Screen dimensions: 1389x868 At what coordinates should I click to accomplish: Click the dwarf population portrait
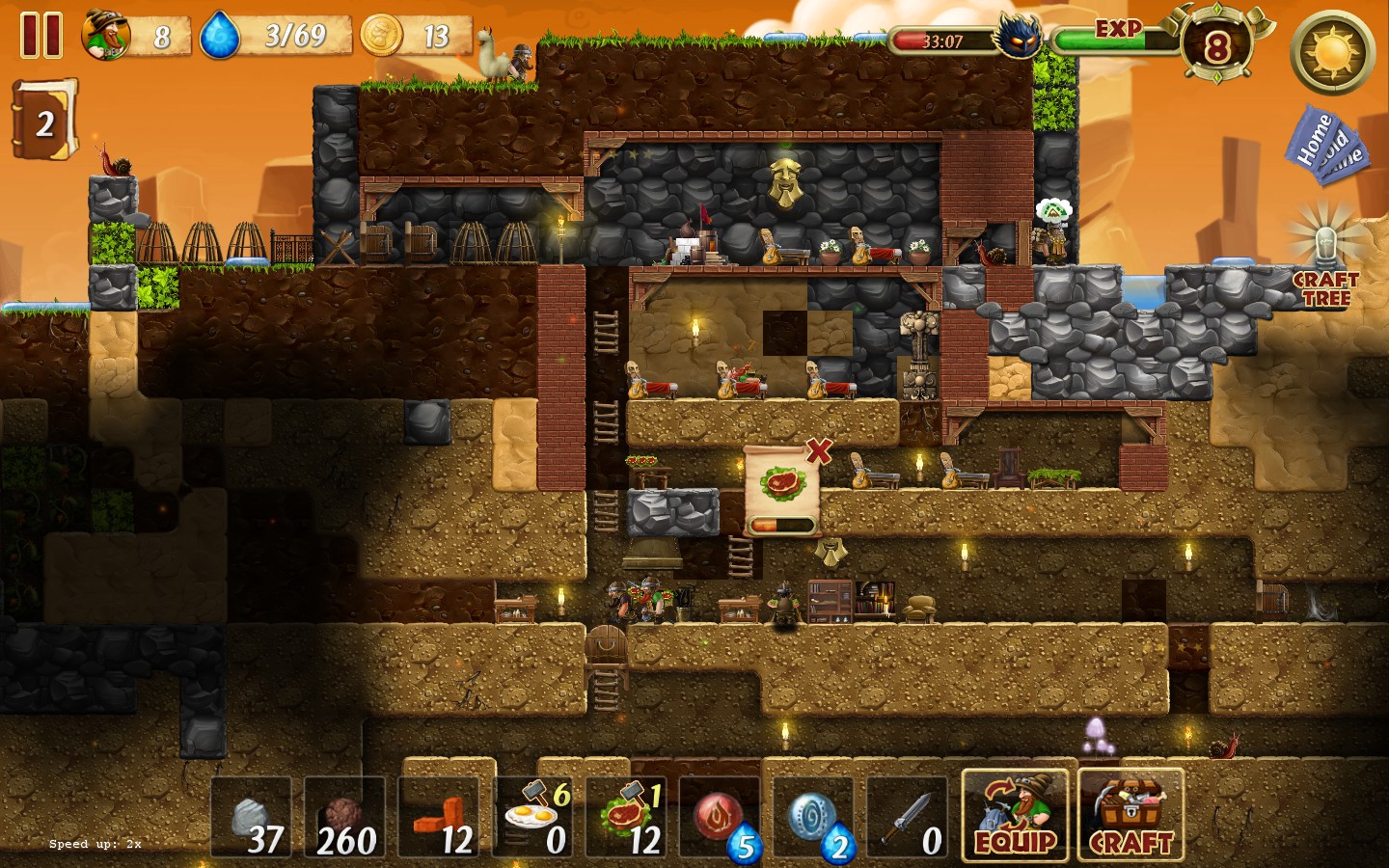[x=106, y=36]
